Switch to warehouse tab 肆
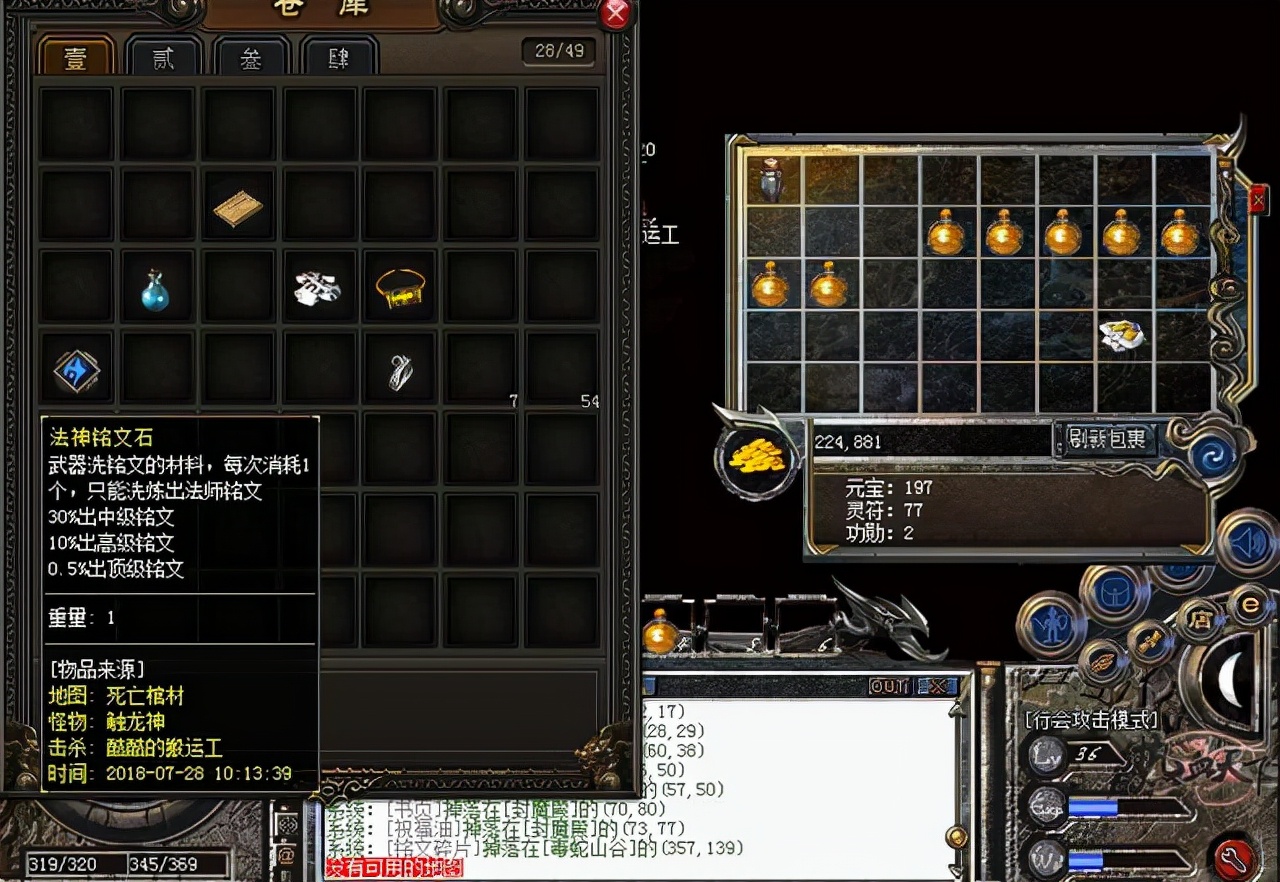 [338, 58]
